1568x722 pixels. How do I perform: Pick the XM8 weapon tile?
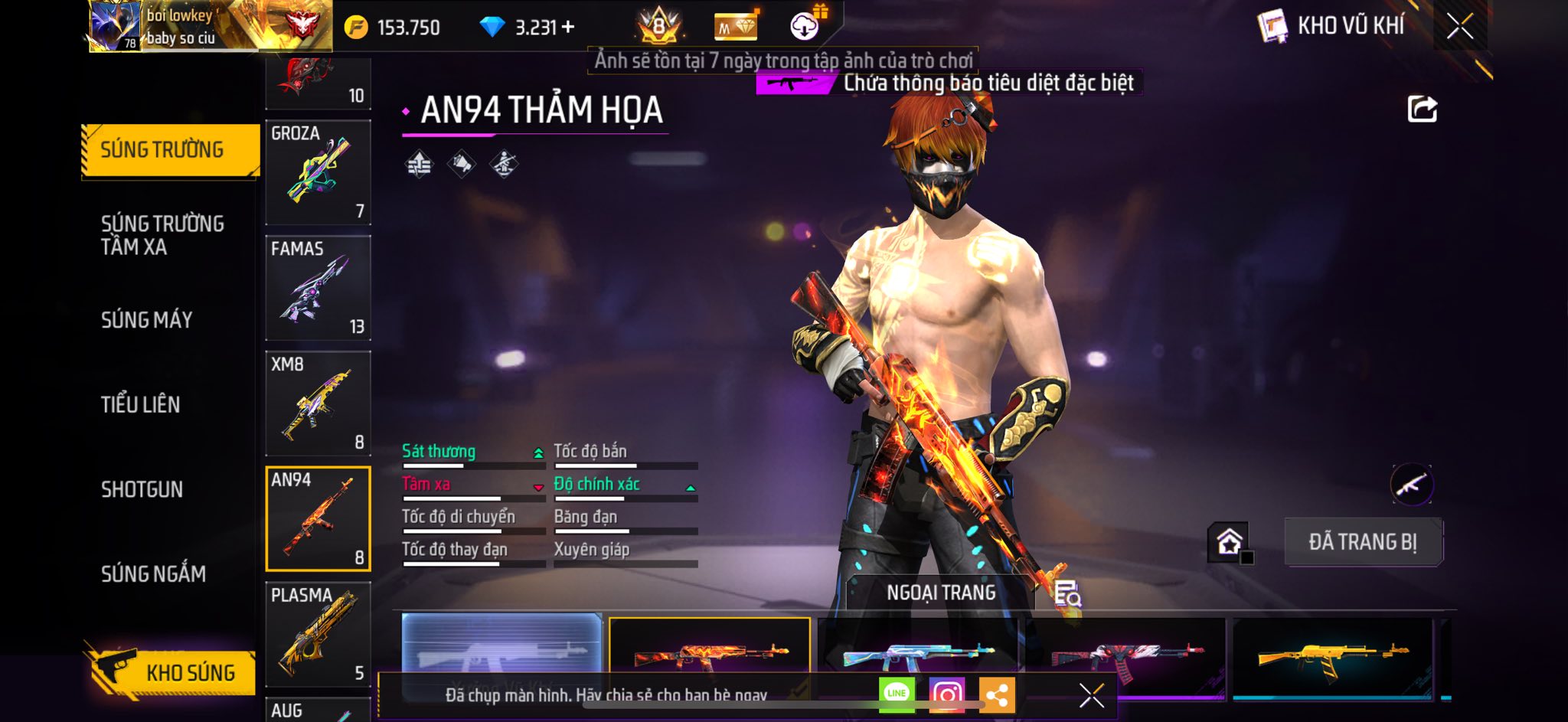[x=318, y=403]
